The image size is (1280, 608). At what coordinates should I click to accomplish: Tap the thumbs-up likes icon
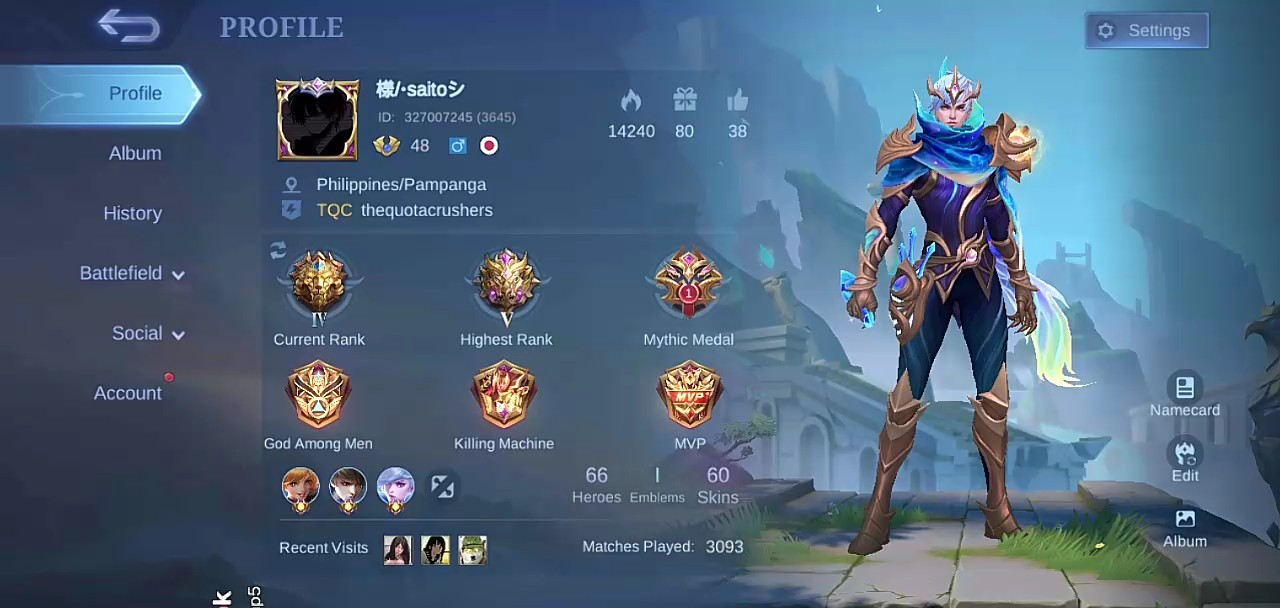coord(738,101)
